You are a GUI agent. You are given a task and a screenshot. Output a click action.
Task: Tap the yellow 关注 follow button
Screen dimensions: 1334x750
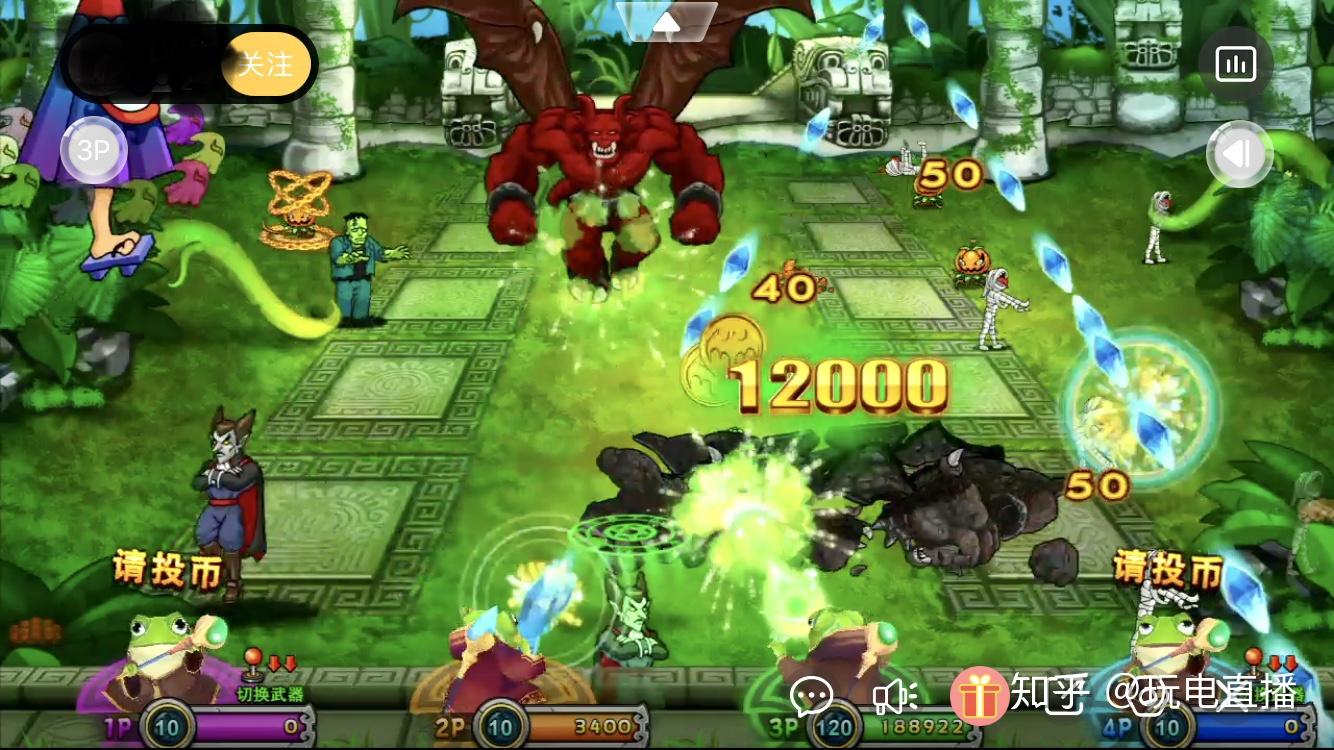(265, 65)
